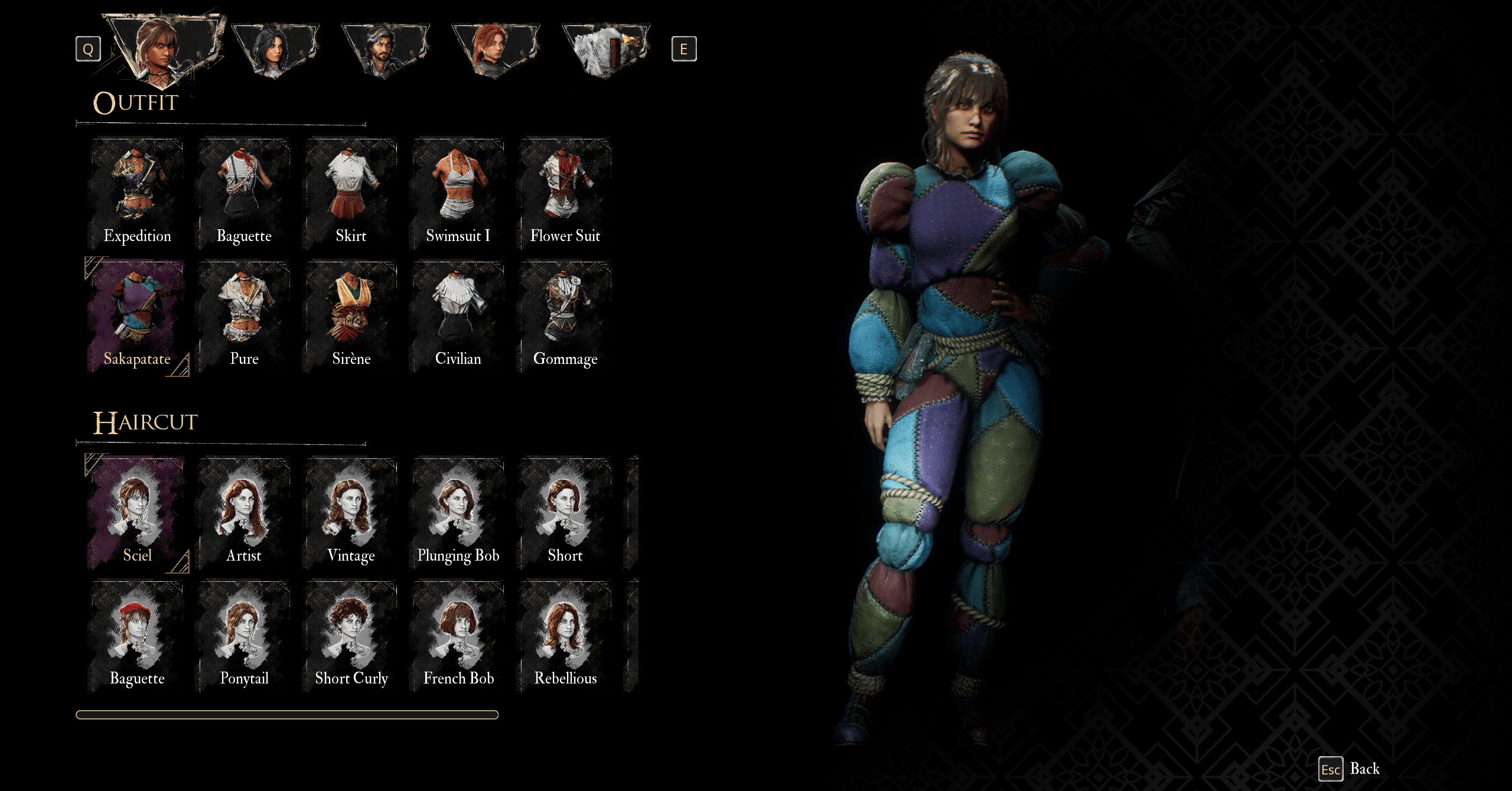Select the Rebellious haircut
1512x791 pixels.
pyautogui.click(x=565, y=636)
